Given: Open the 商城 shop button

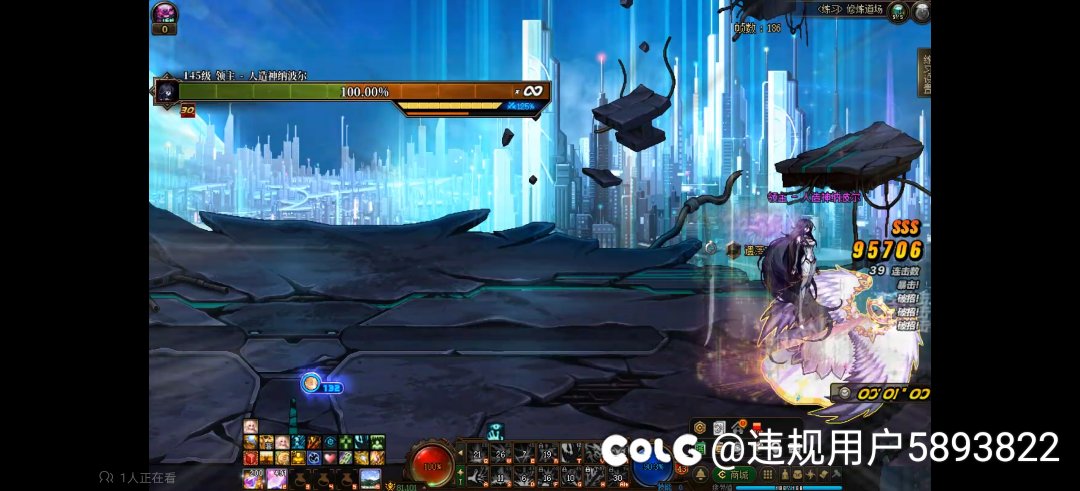Looking at the screenshot, I should (734, 474).
